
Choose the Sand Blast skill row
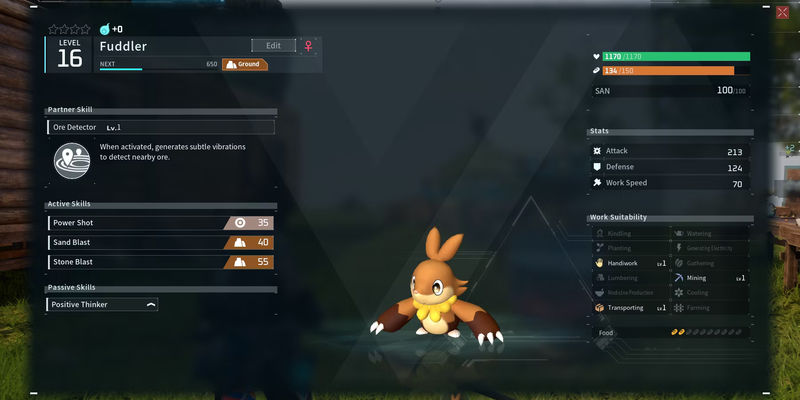tap(160, 242)
